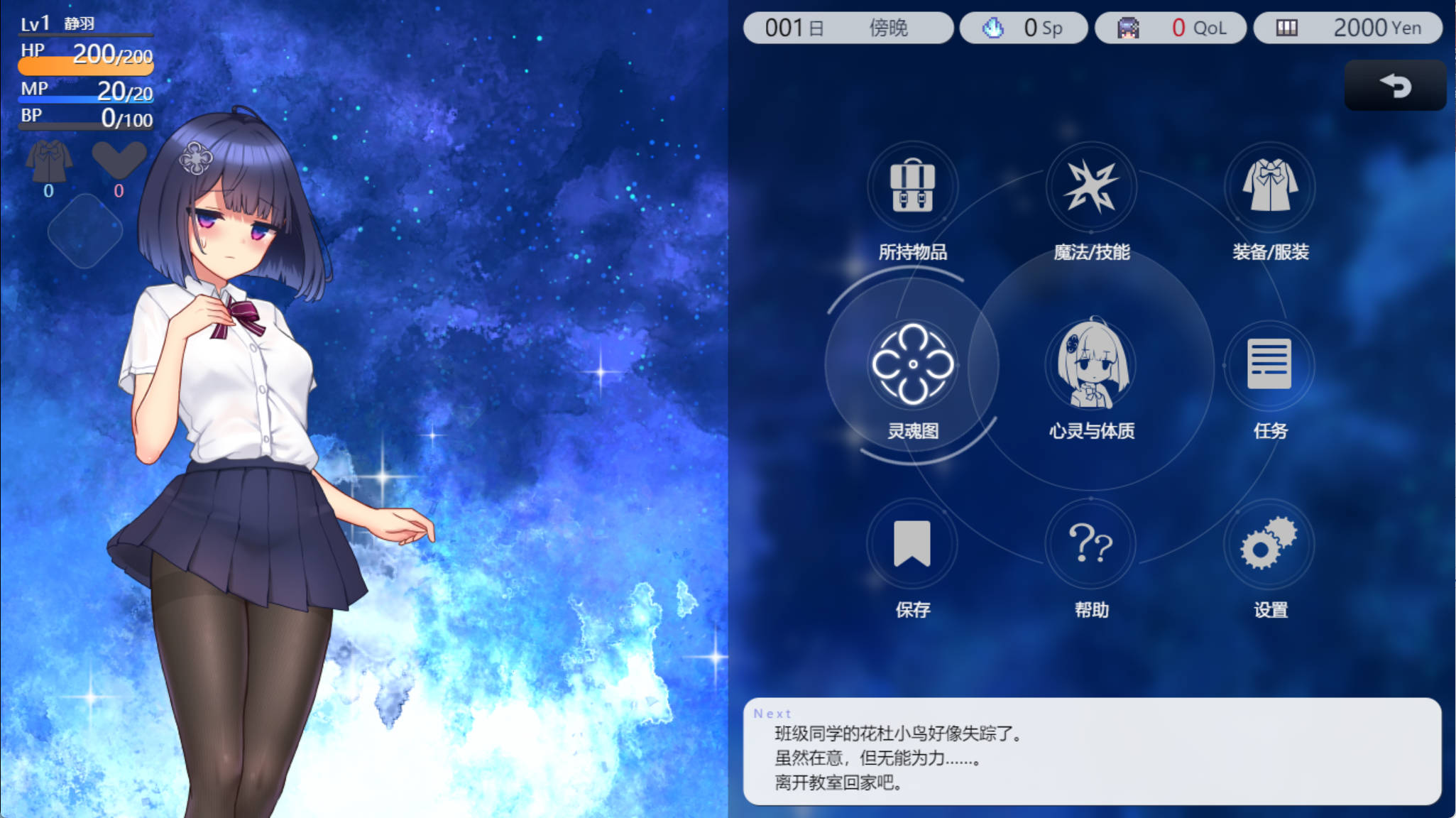
Task: Open the 魔法/技能 magic skills menu
Action: (x=1091, y=186)
